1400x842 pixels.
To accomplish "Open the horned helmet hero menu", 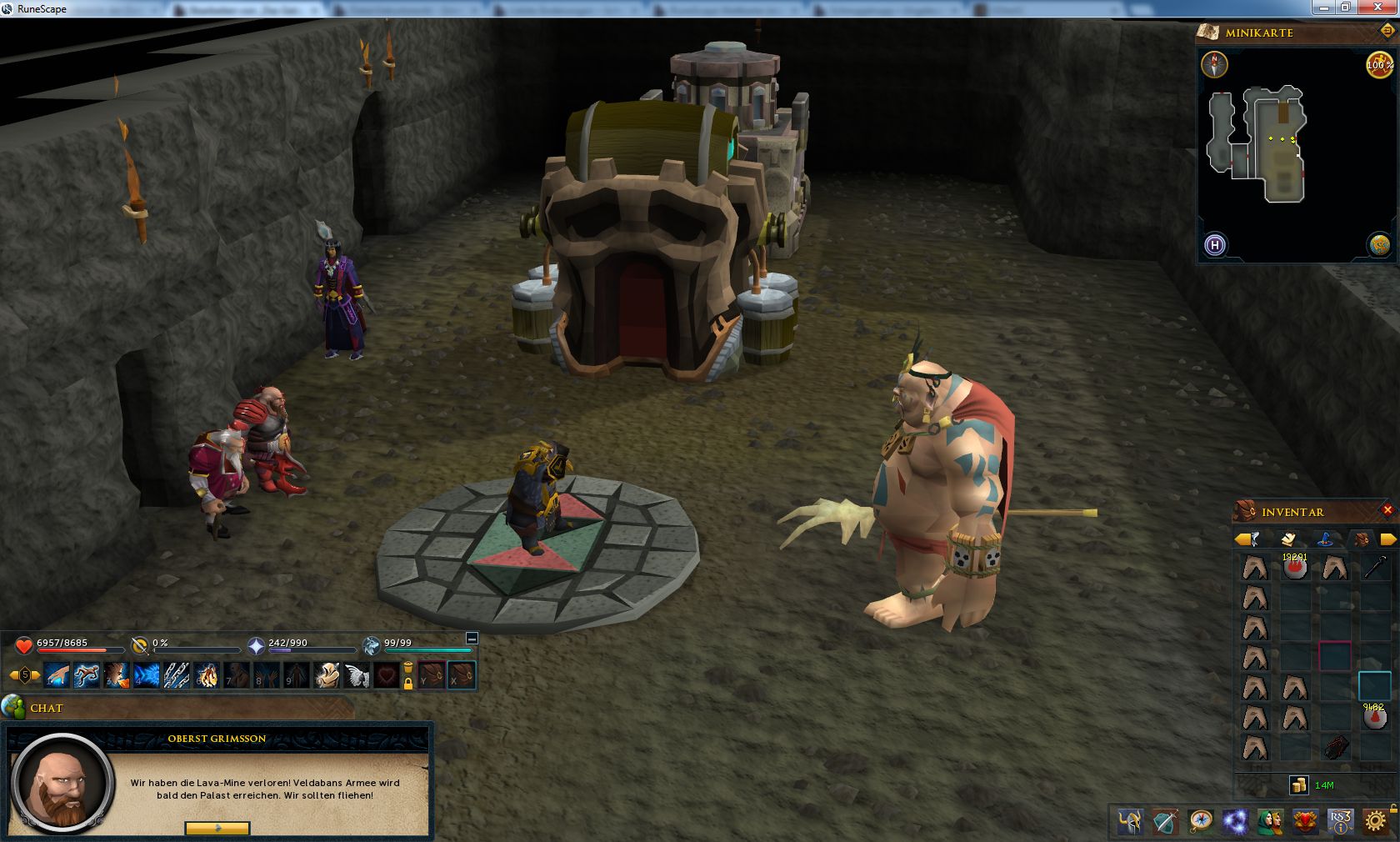I will point(1130,821).
